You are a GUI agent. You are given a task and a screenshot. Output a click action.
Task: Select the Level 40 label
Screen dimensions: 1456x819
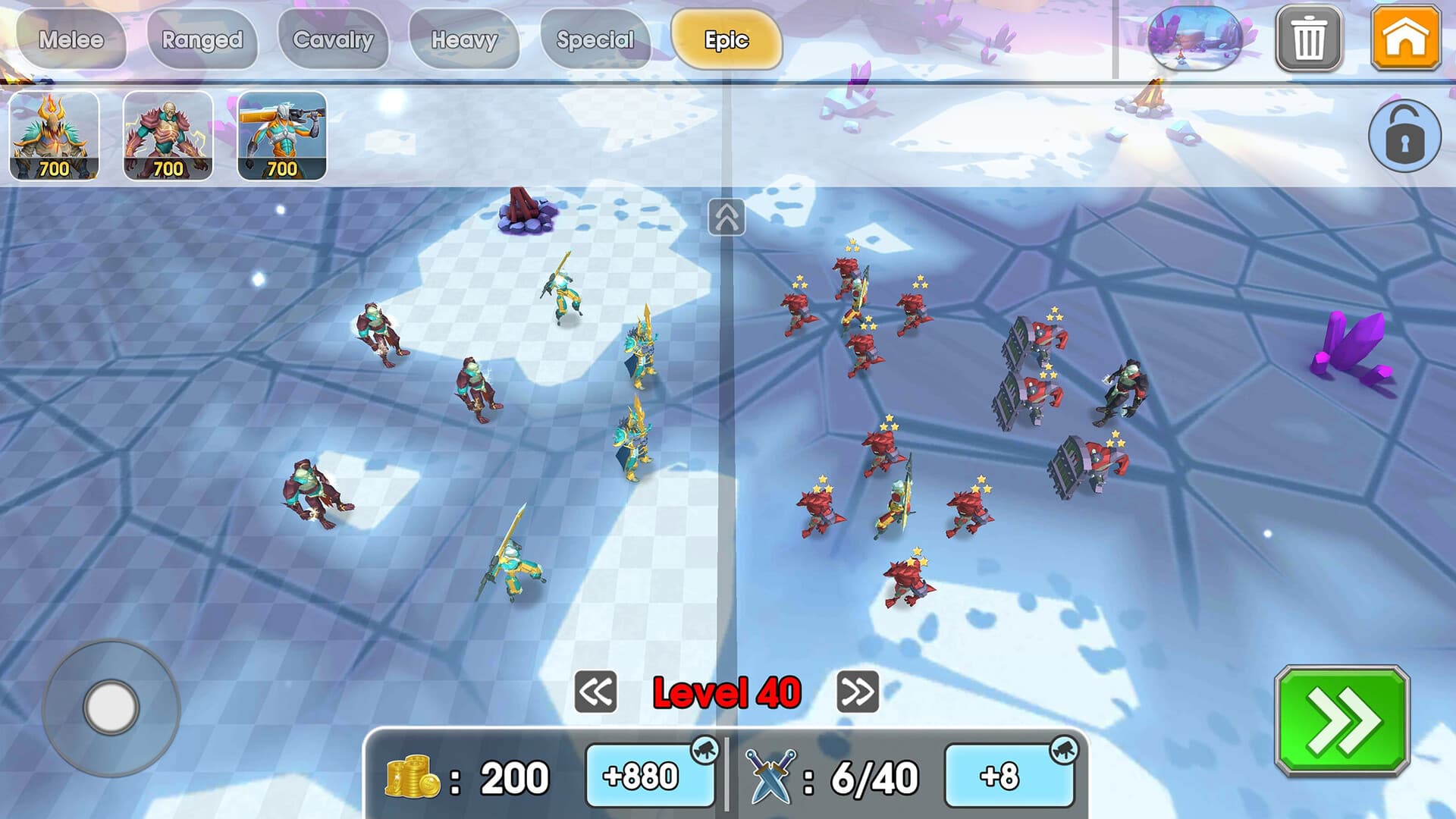726,692
